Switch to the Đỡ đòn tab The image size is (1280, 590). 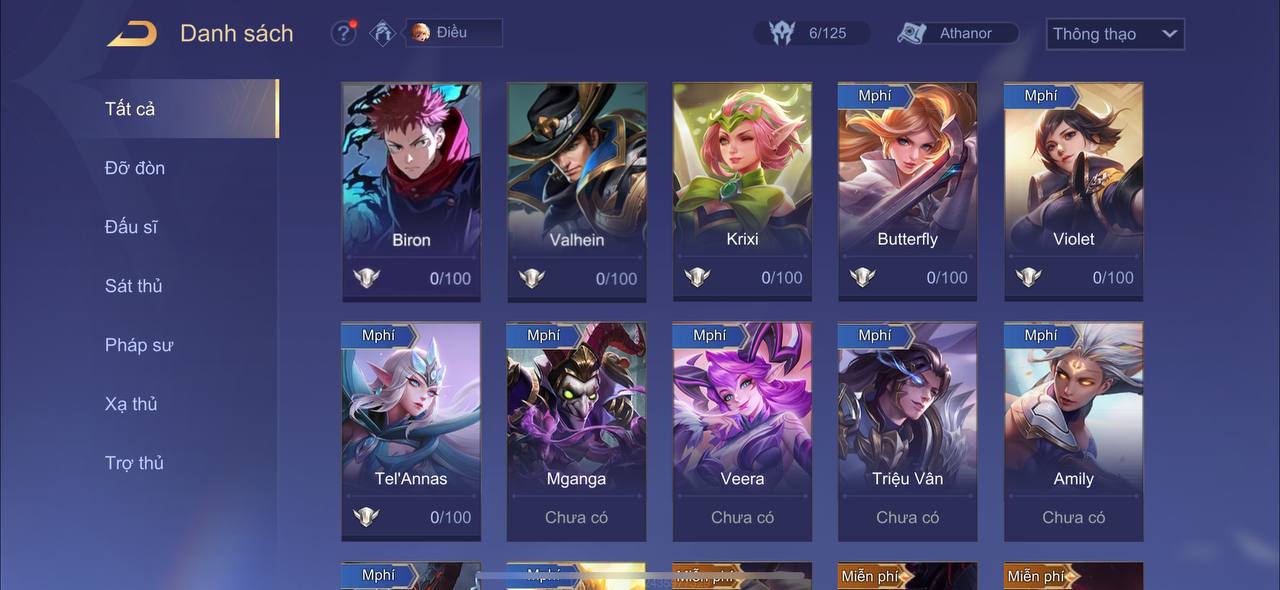(135, 167)
